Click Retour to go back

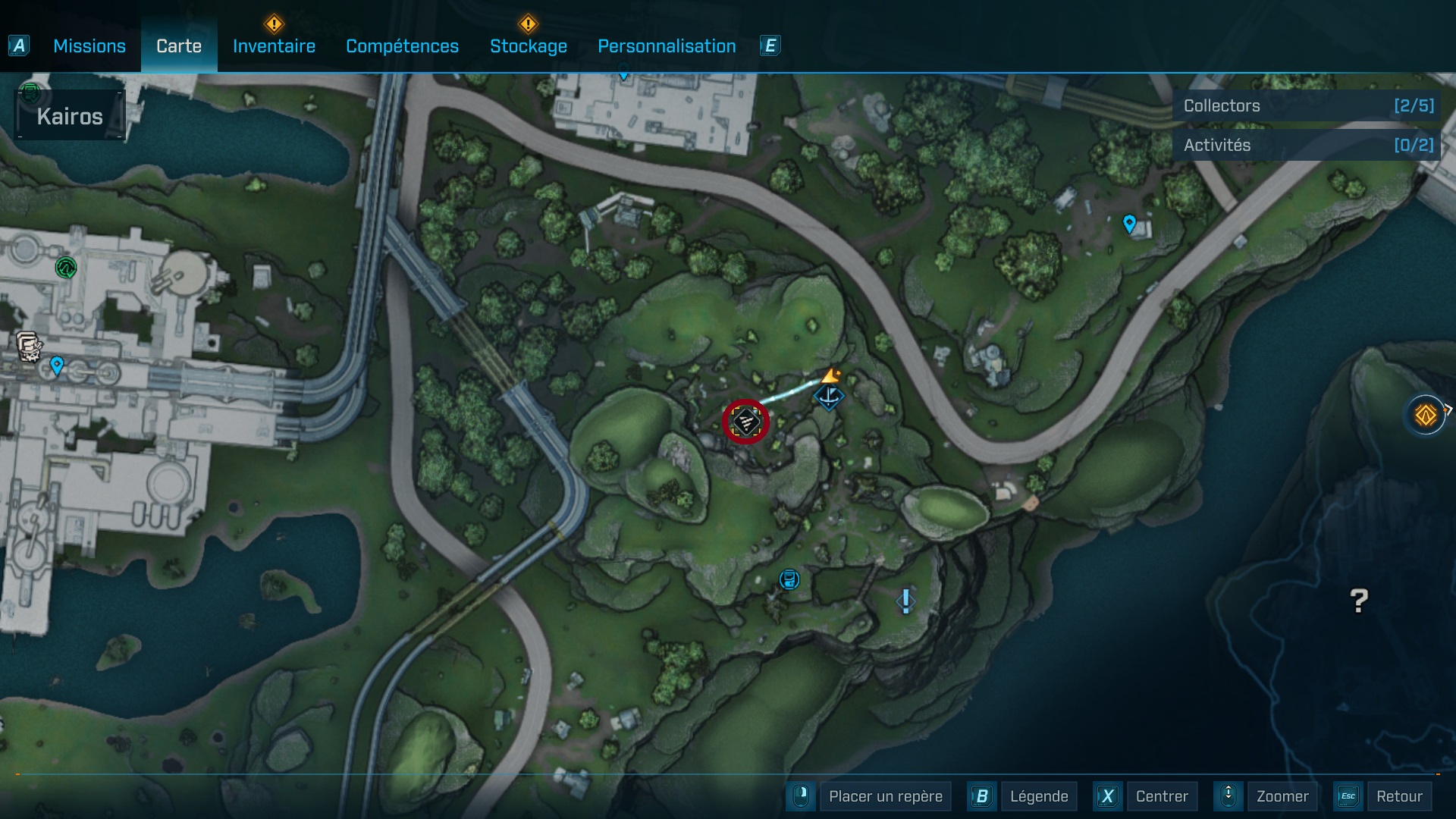click(1398, 796)
